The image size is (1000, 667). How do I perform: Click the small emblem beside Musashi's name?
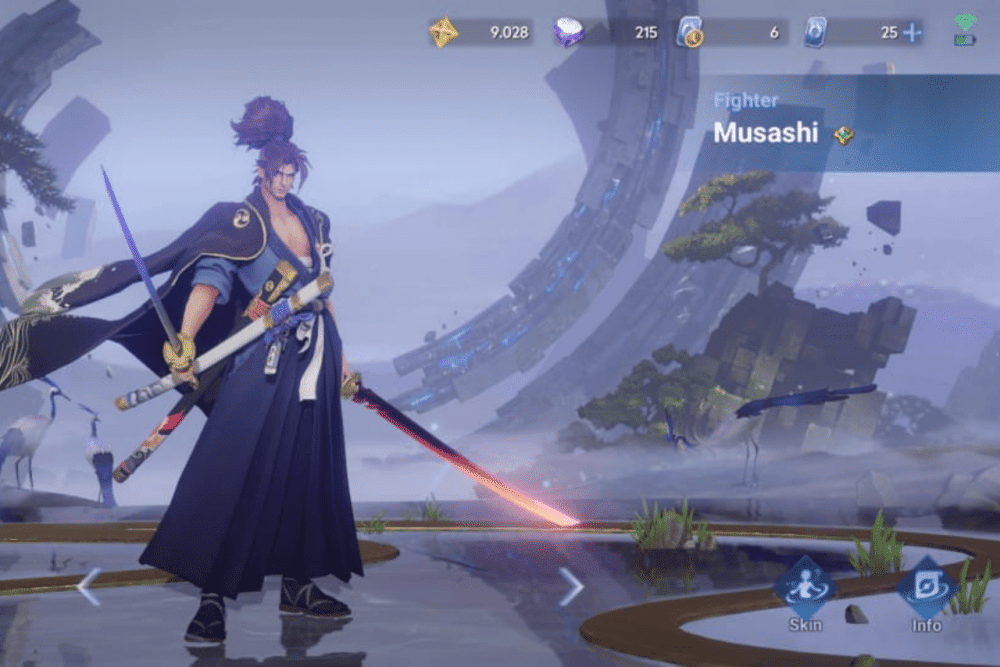(x=843, y=135)
